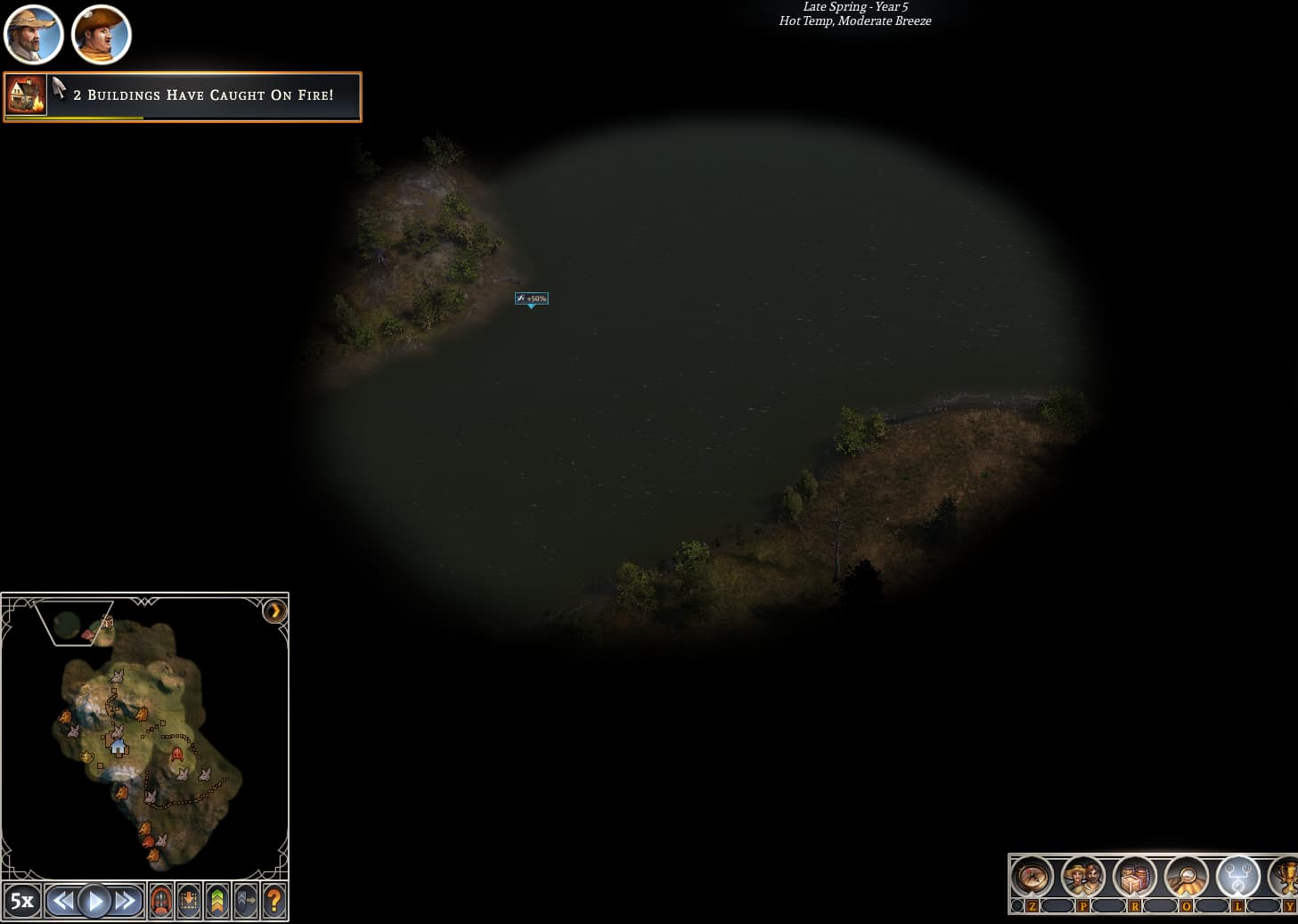Click the orange down-arrow selection box icon
This screenshot has width=1298, height=924.
[189, 901]
